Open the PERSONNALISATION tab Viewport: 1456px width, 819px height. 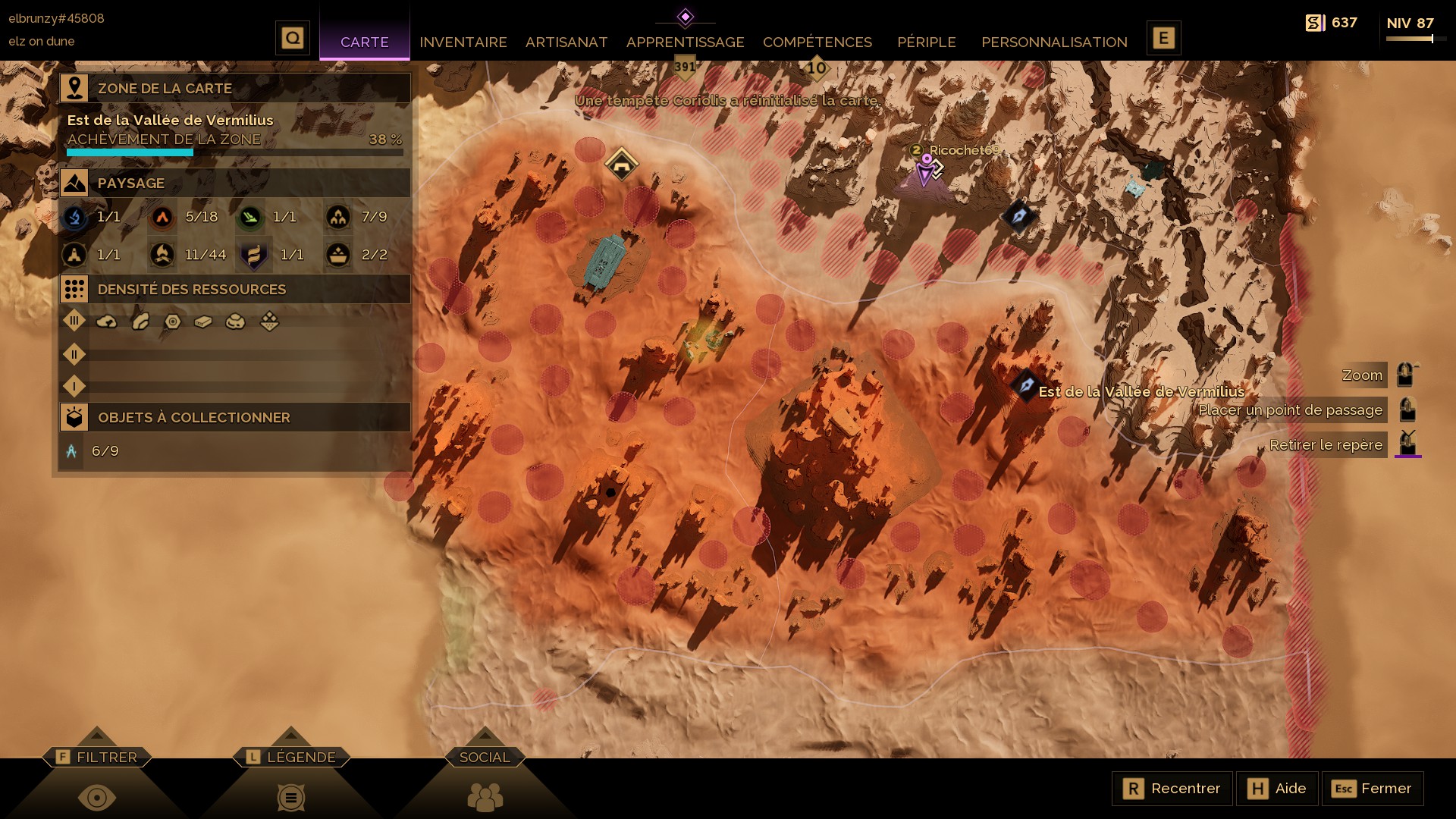1054,42
